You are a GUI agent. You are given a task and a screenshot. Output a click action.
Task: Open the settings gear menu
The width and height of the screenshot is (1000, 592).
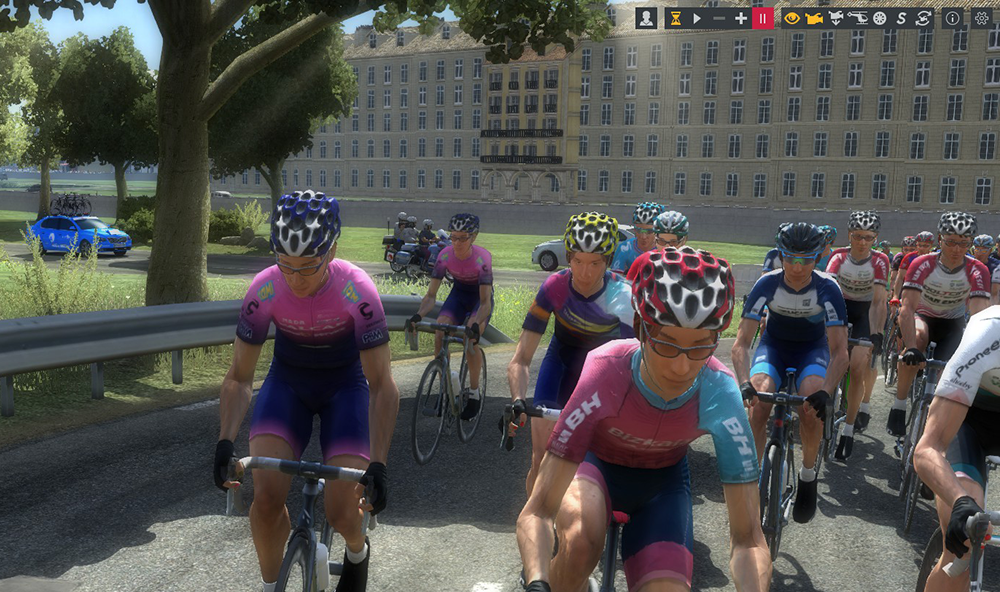[981, 18]
